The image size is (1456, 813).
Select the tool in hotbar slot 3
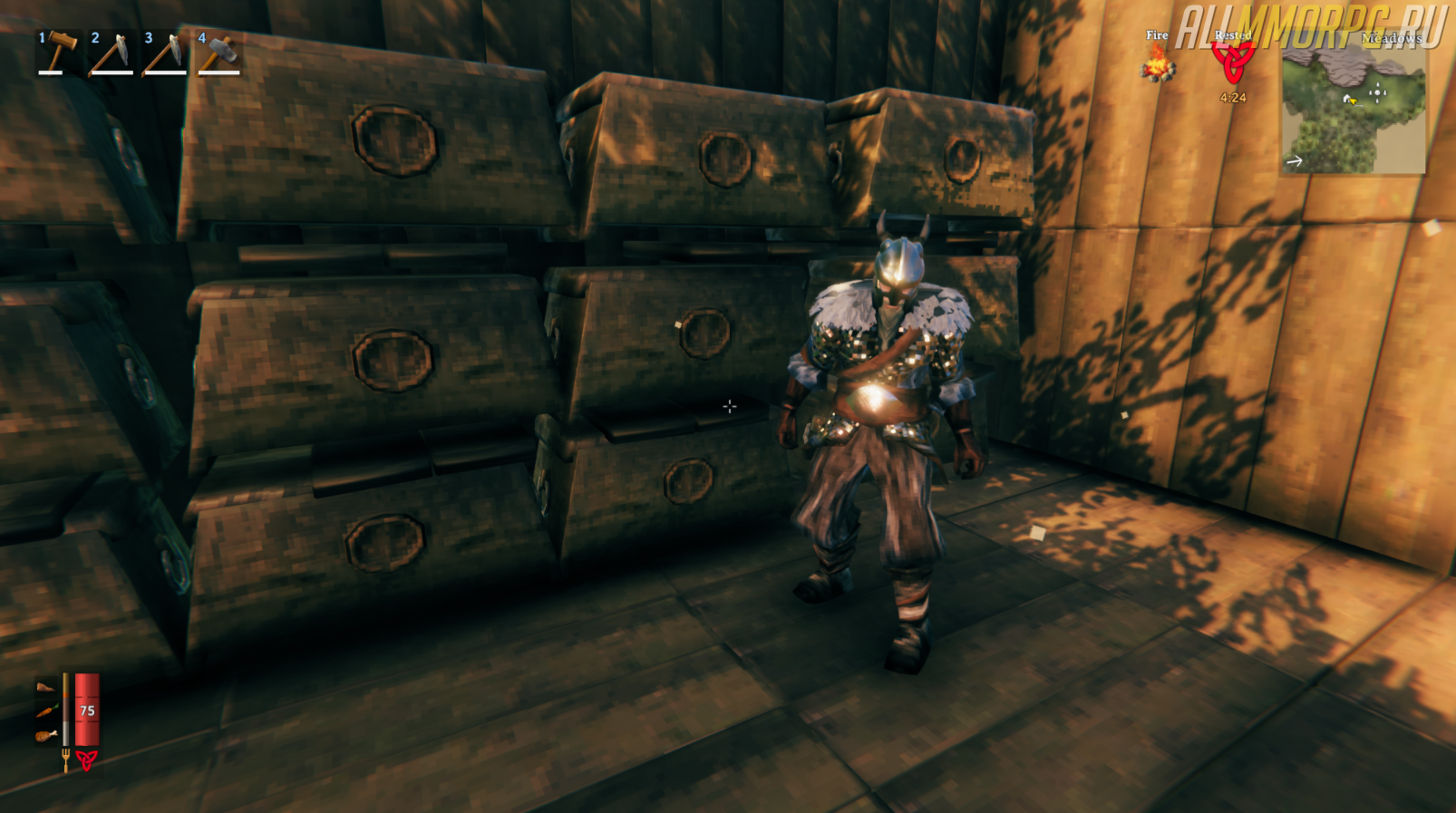click(x=164, y=53)
